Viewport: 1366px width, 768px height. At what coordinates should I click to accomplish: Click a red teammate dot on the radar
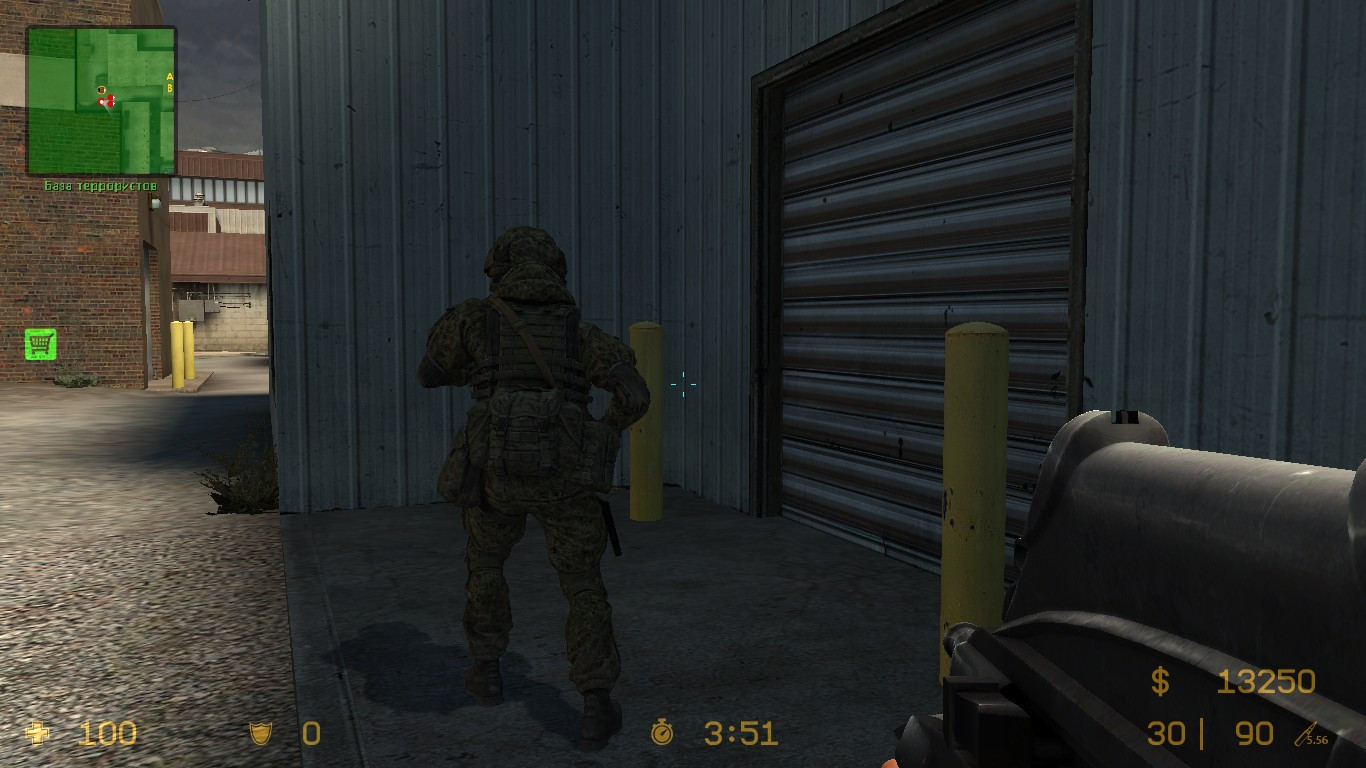pyautogui.click(x=110, y=96)
